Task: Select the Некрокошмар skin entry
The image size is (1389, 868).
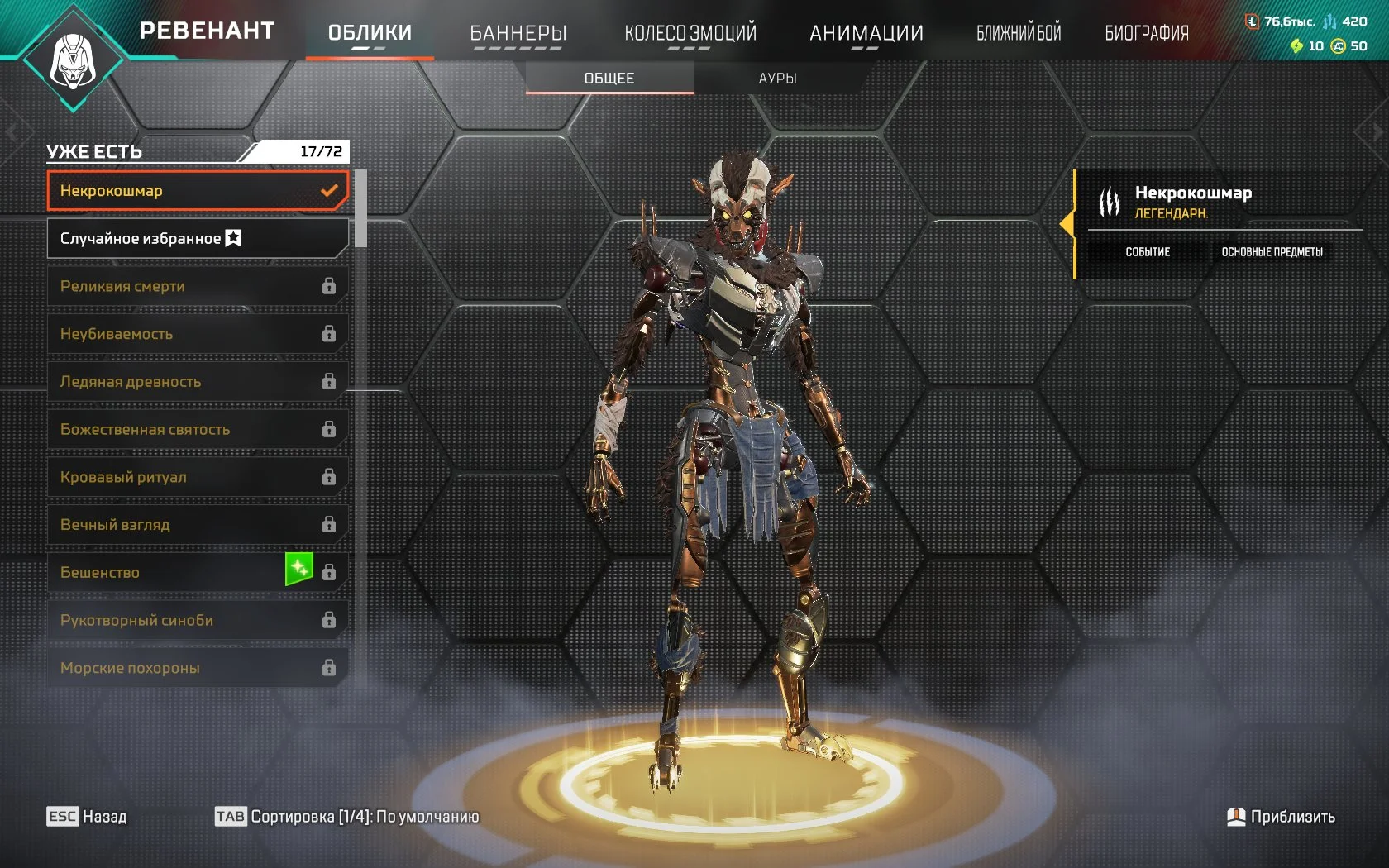Action: [x=197, y=191]
